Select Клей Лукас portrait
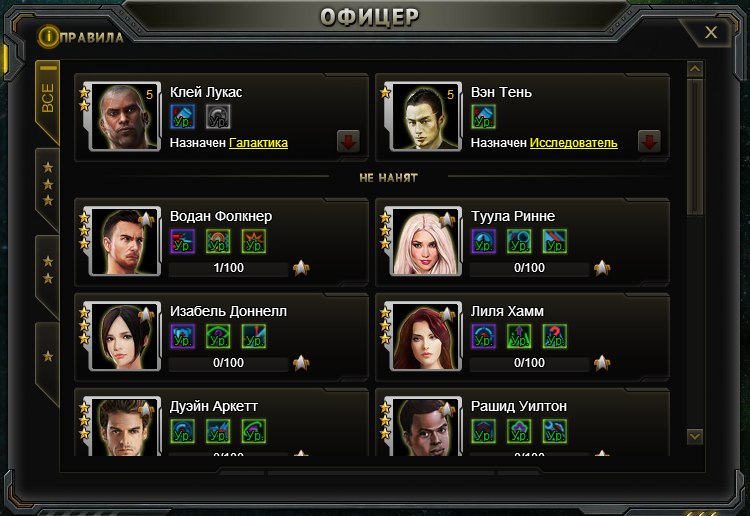The height and width of the screenshot is (516, 750). tap(126, 118)
